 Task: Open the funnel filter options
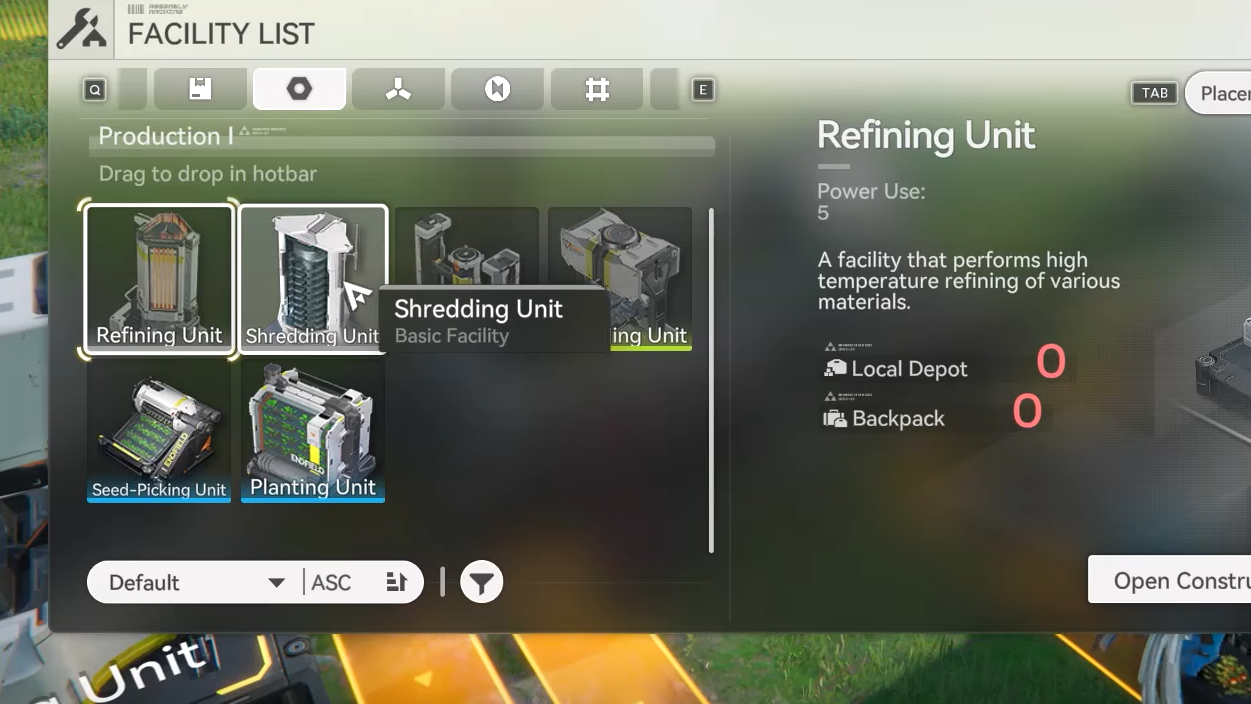coord(481,583)
